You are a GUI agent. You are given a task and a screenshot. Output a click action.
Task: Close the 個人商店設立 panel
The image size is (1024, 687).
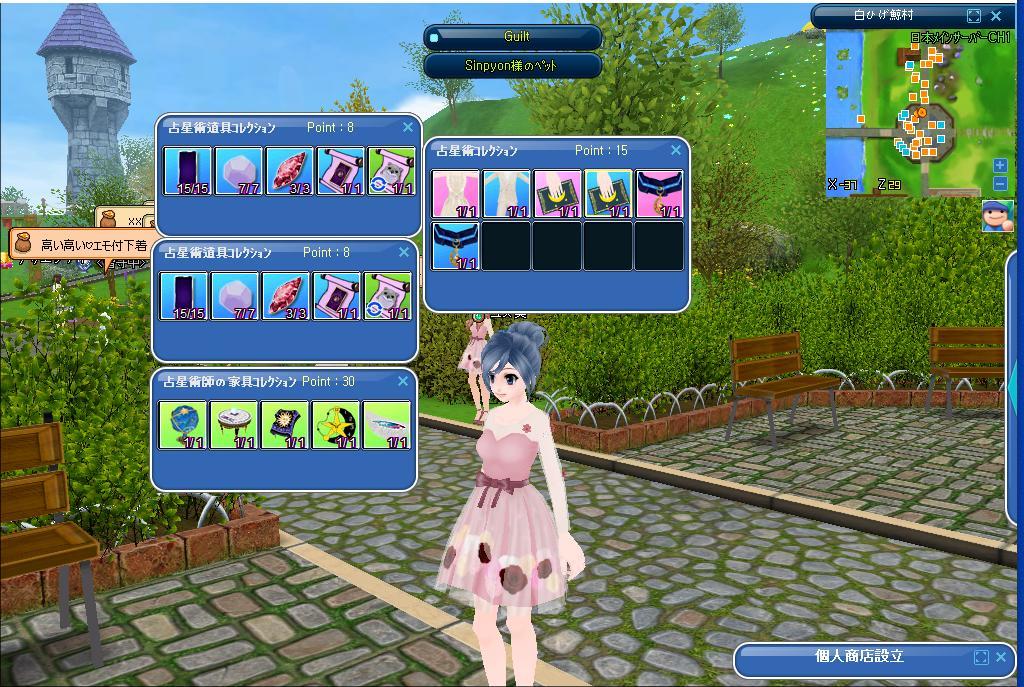point(1001,657)
